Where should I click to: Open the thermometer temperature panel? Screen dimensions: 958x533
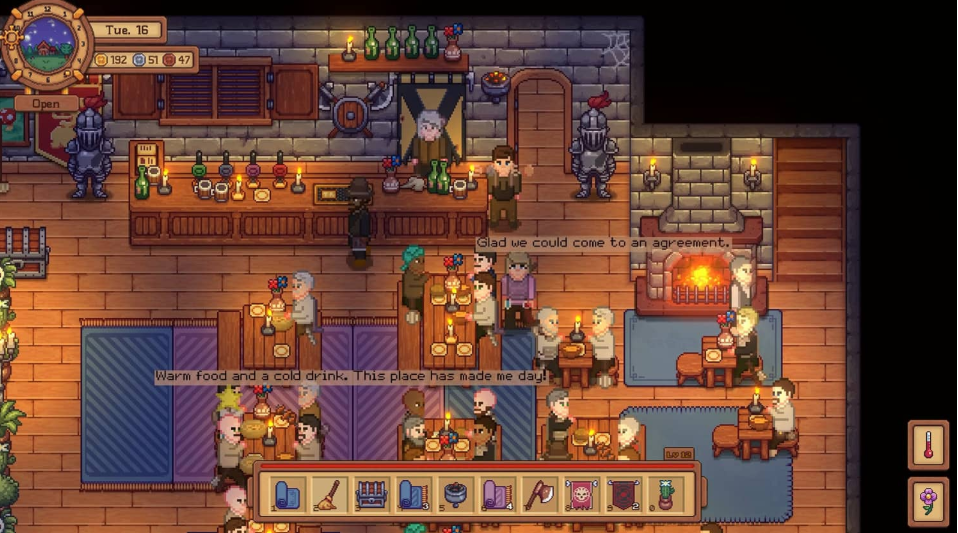click(x=928, y=446)
